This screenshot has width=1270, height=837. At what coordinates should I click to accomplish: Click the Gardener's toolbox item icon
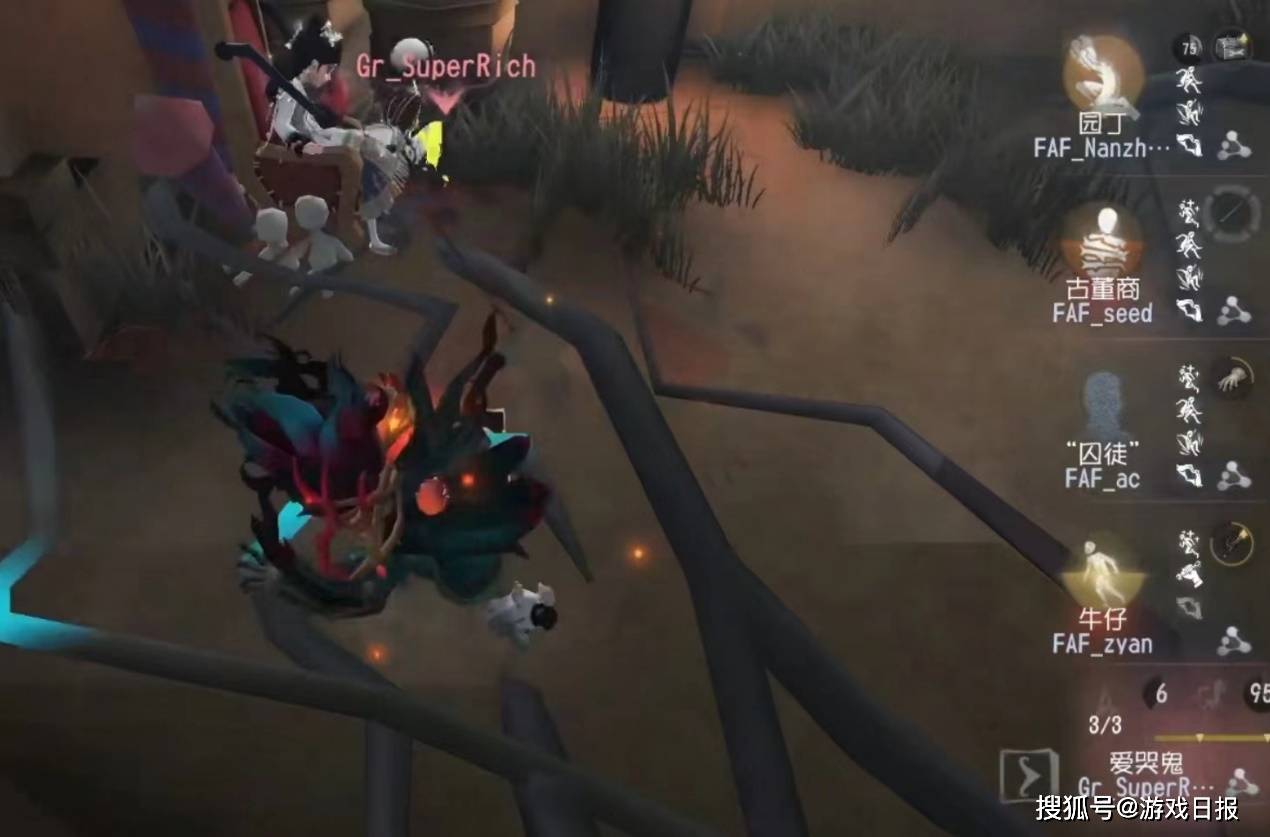1233,46
